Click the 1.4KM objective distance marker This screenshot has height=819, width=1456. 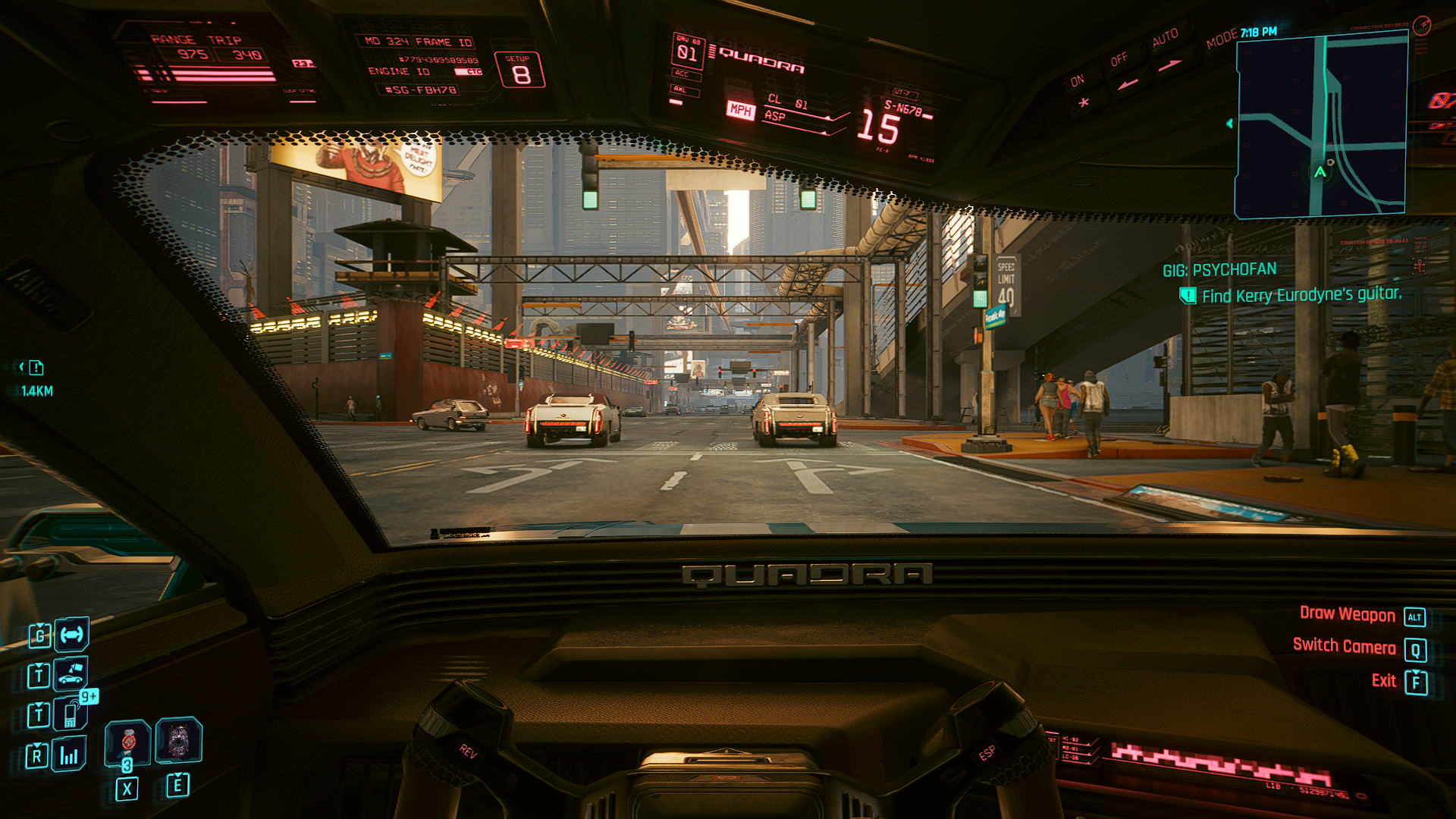(x=36, y=391)
